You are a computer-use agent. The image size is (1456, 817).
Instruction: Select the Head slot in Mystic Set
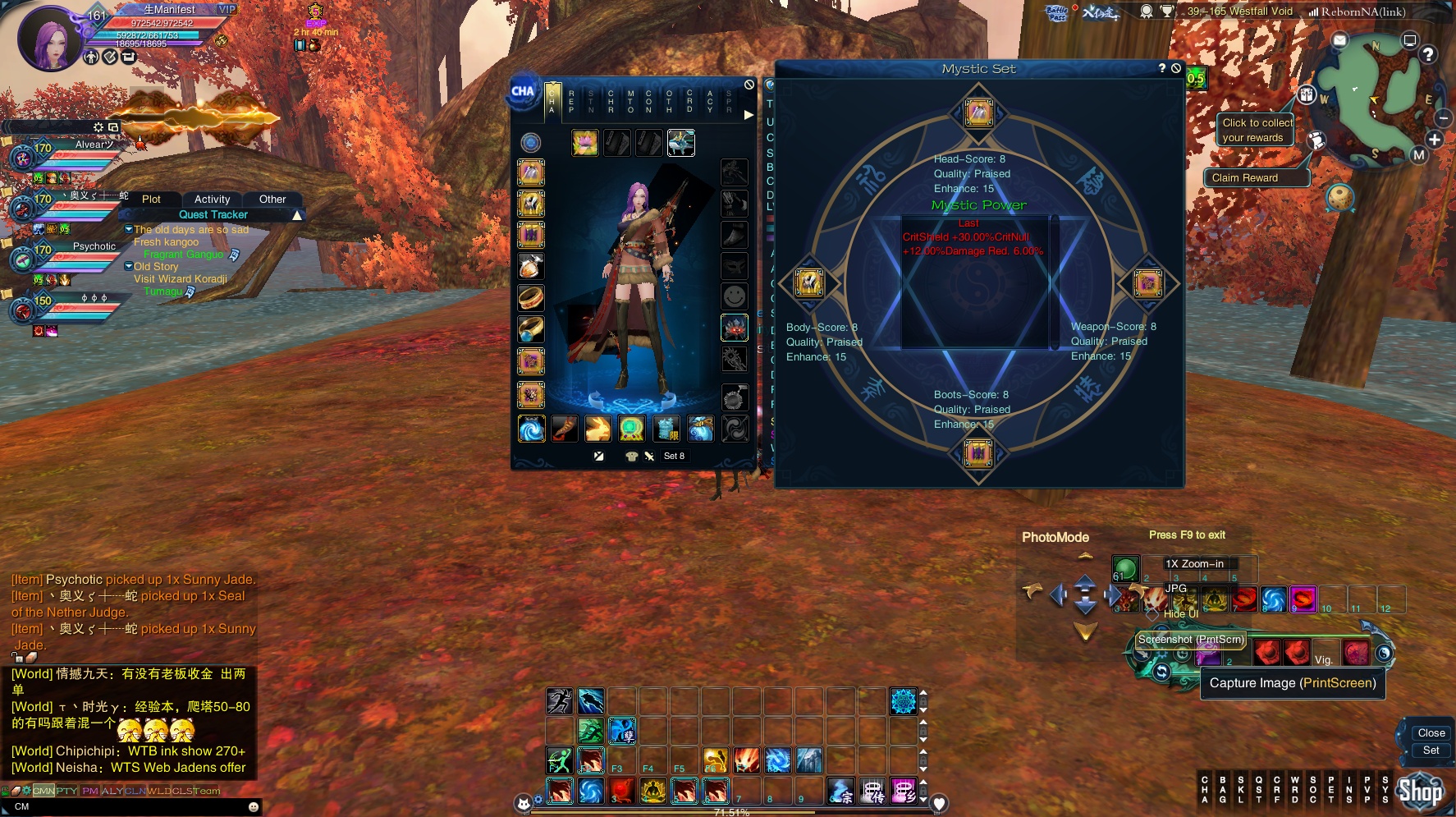tap(978, 112)
